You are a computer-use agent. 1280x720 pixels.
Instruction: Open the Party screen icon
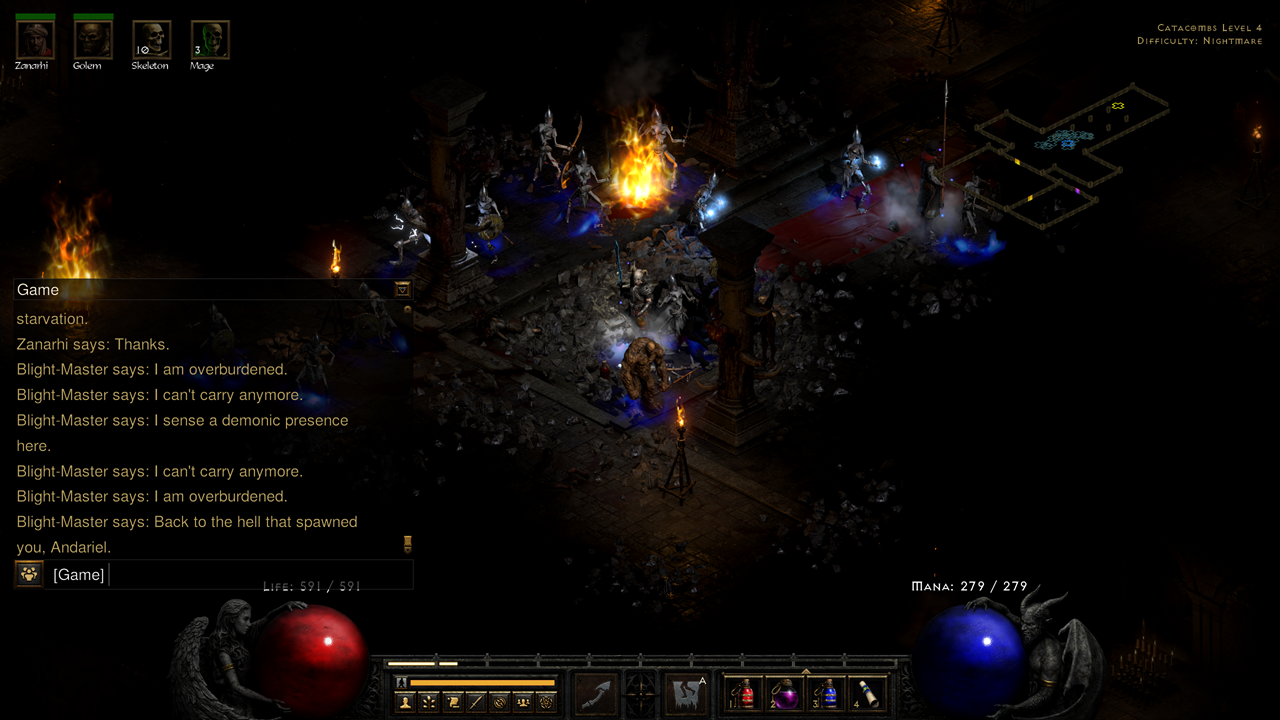click(523, 702)
